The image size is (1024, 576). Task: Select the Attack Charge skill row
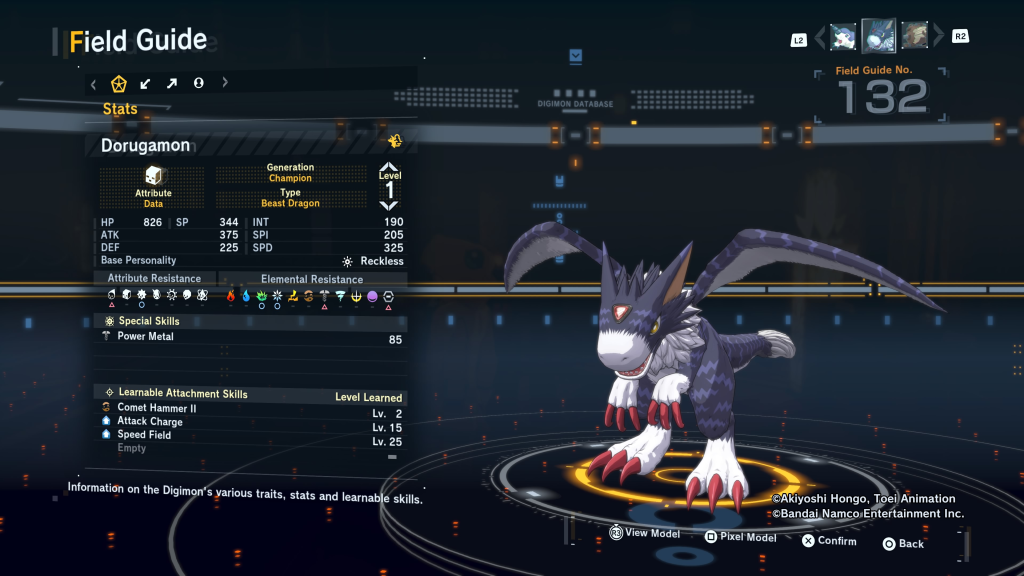(x=250, y=422)
